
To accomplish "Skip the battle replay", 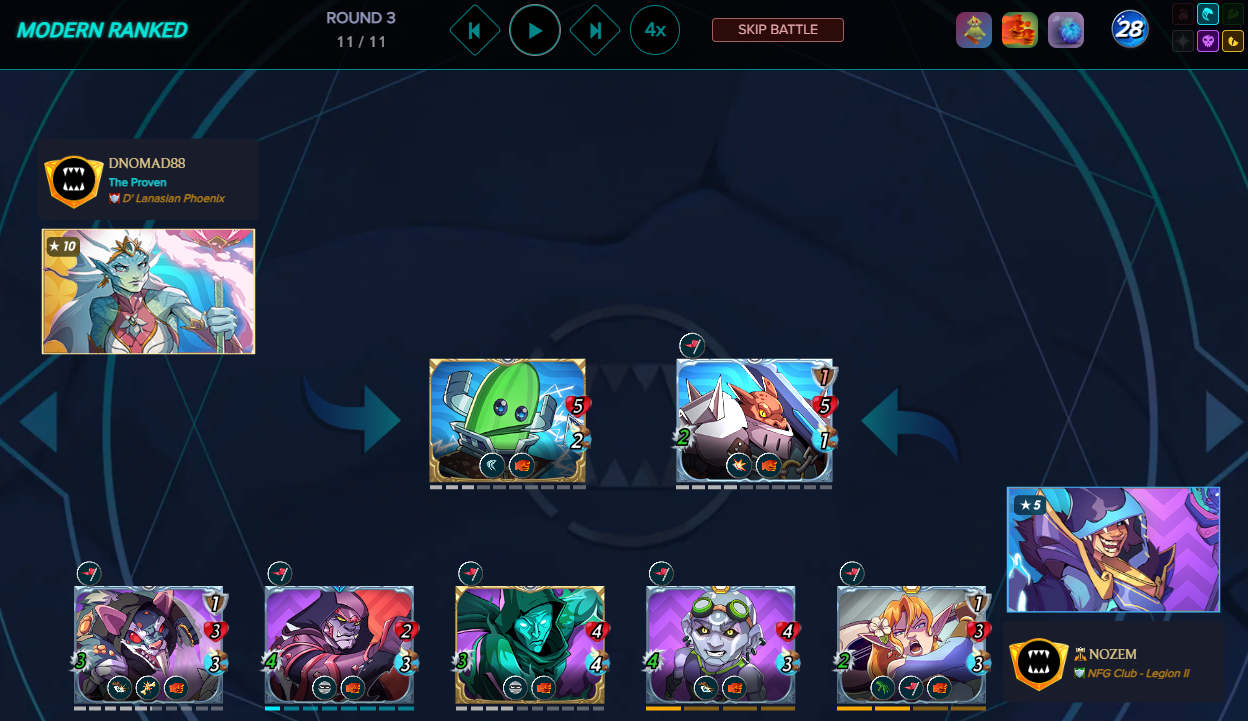I will tap(777, 30).
